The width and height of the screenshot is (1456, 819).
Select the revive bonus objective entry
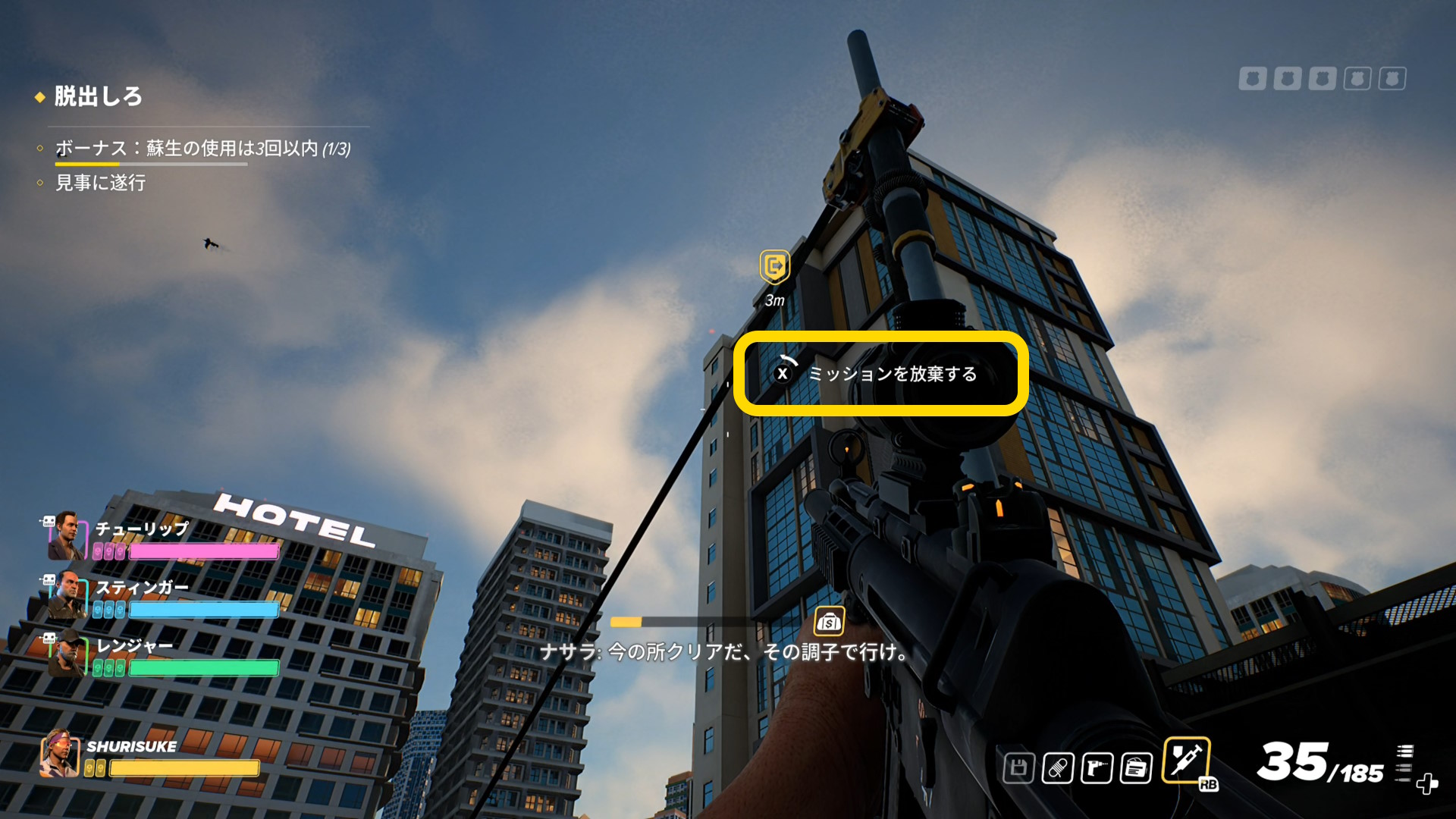[202, 148]
